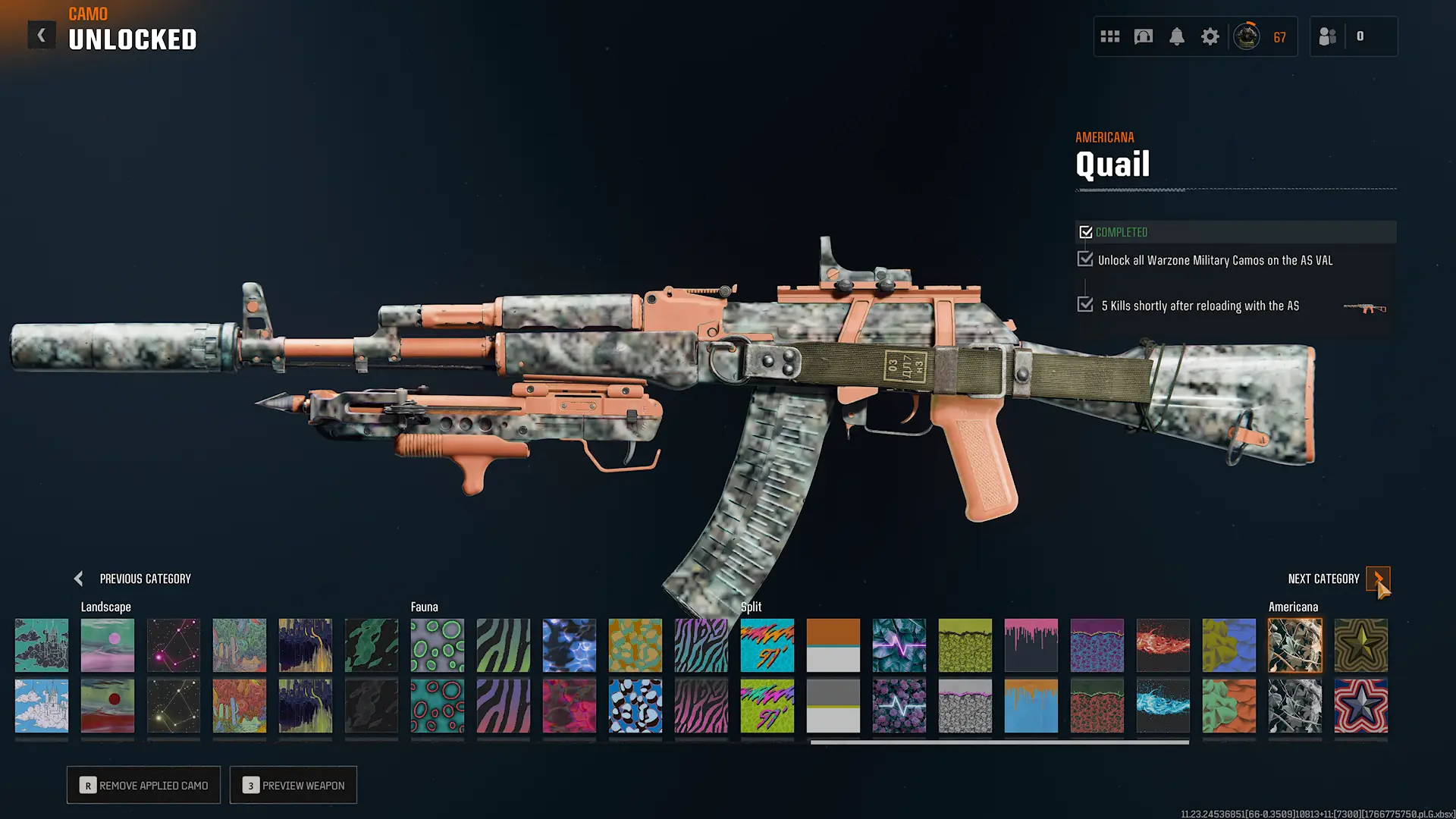Screen dimensions: 1456x819
Task: Switch to the Fauna category label
Action: point(425,607)
